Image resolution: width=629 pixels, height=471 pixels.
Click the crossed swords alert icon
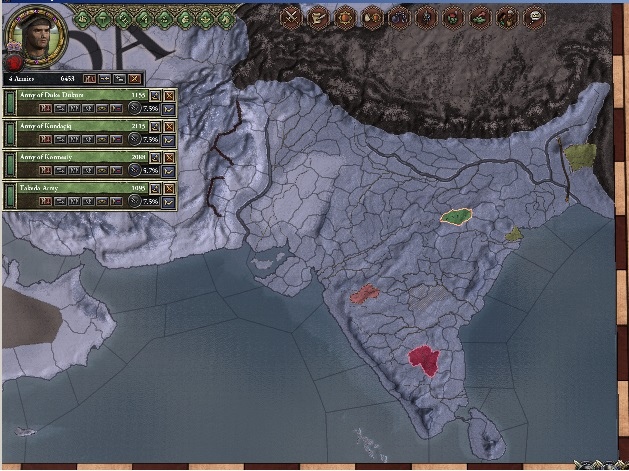click(x=291, y=16)
